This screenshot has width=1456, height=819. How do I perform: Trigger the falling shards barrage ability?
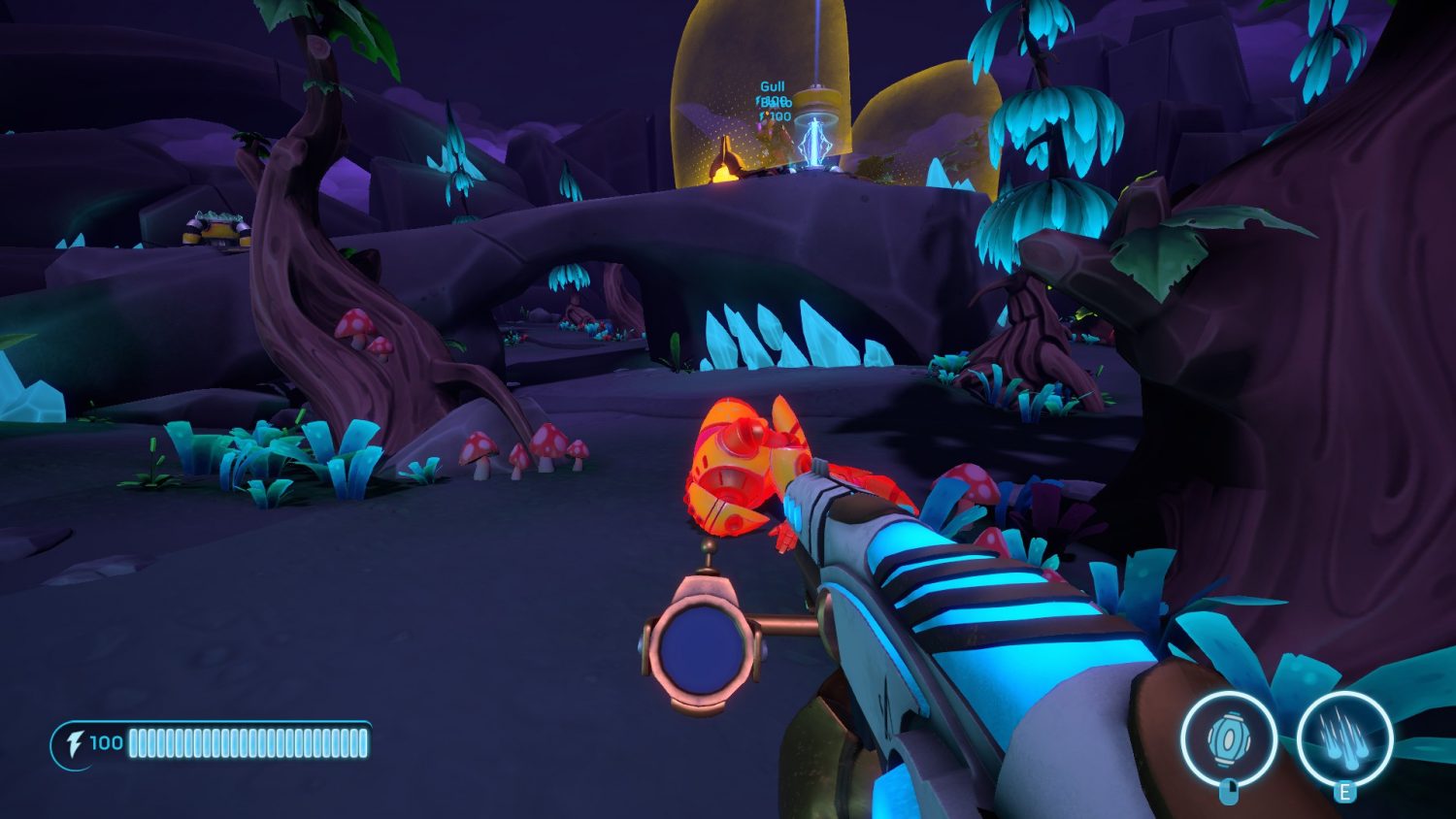tap(1344, 740)
